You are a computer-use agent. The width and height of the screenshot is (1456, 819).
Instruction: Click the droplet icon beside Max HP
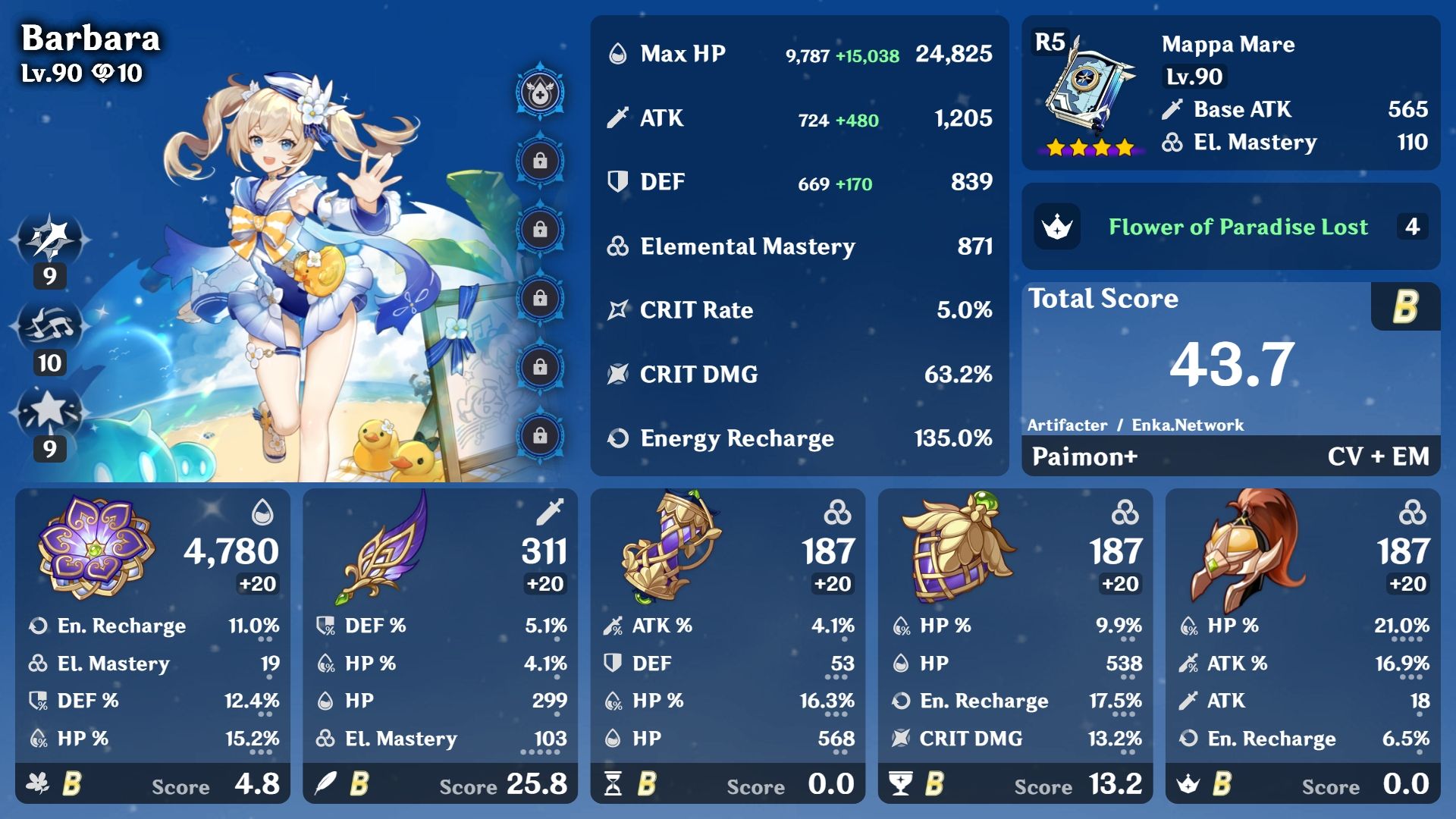620,54
